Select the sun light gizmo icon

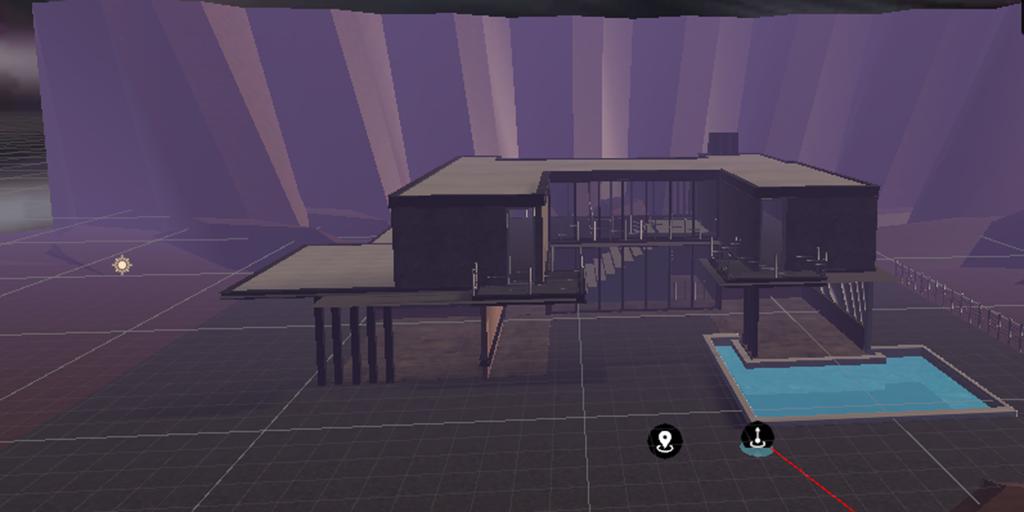point(122,265)
